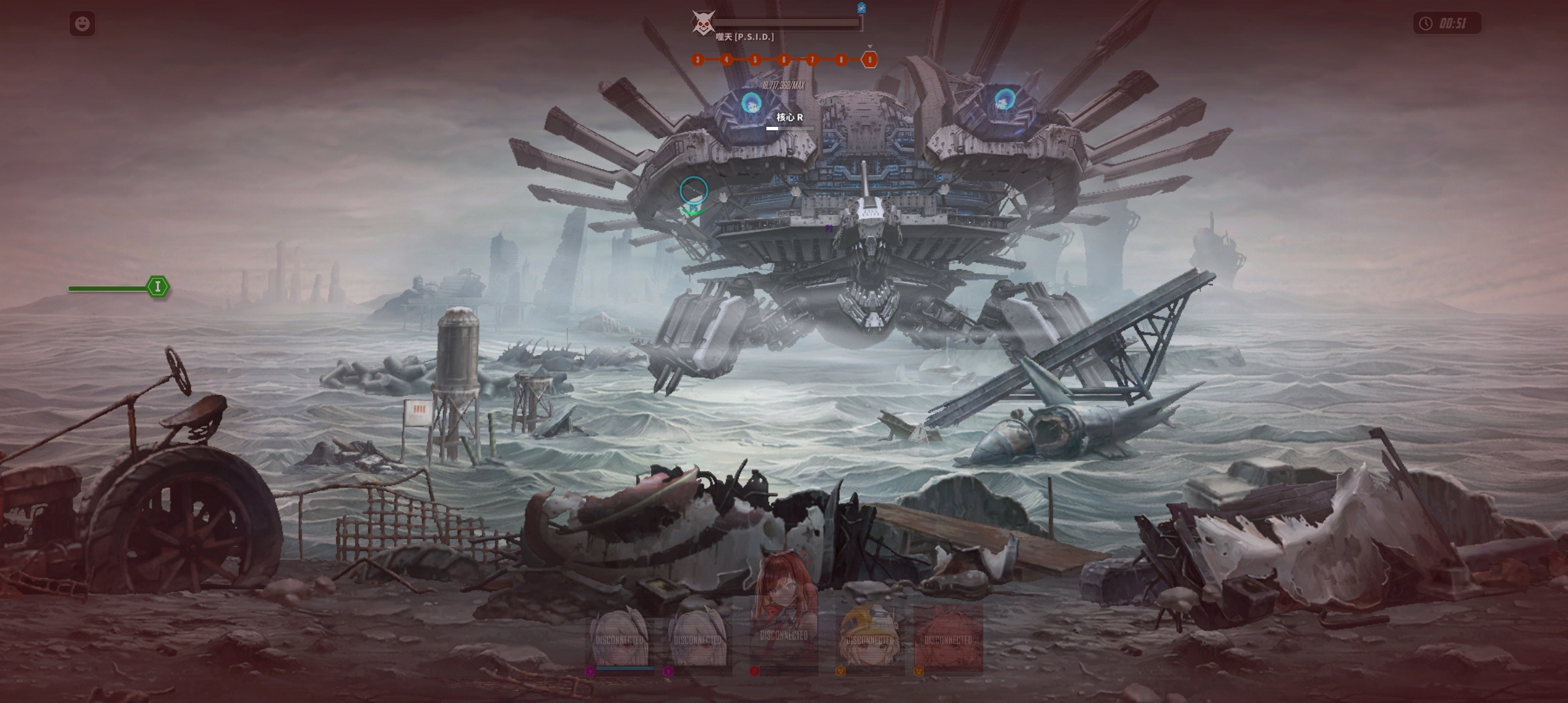Viewport: 1568px width, 703px height.
Task: Select the red-tinted character card
Action: (x=947, y=638)
